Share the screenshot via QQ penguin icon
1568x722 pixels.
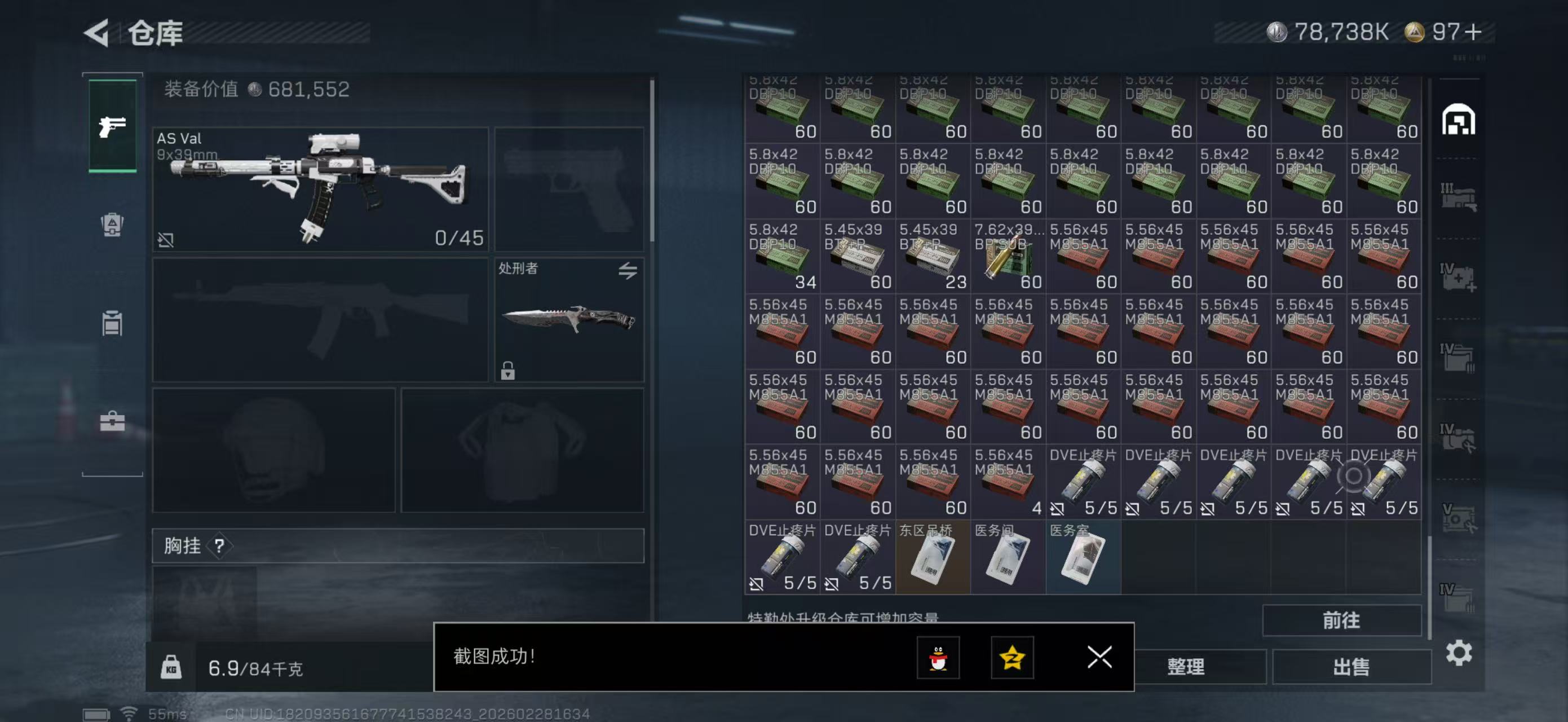point(938,658)
